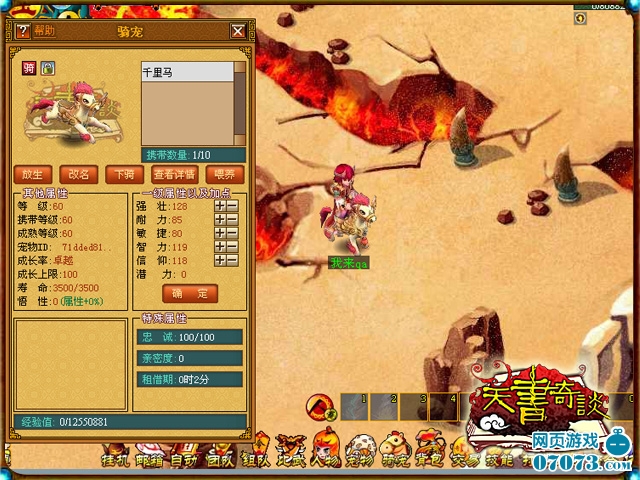Screen dimensions: 640x480
Task: Feed the mount with 喂养
Action: pyautogui.click(x=224, y=174)
